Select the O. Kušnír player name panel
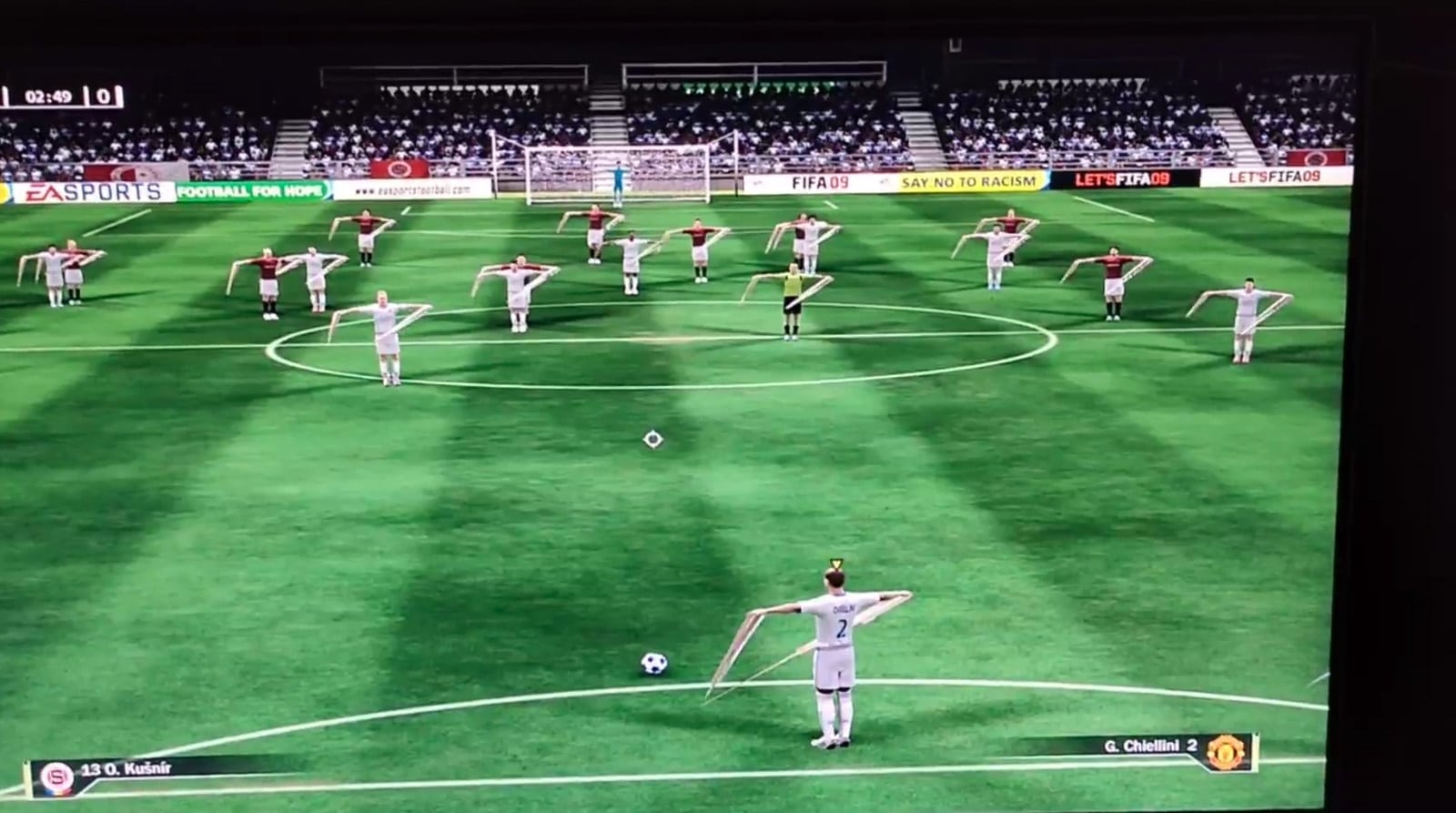The width and height of the screenshot is (1456, 813). click(126, 769)
